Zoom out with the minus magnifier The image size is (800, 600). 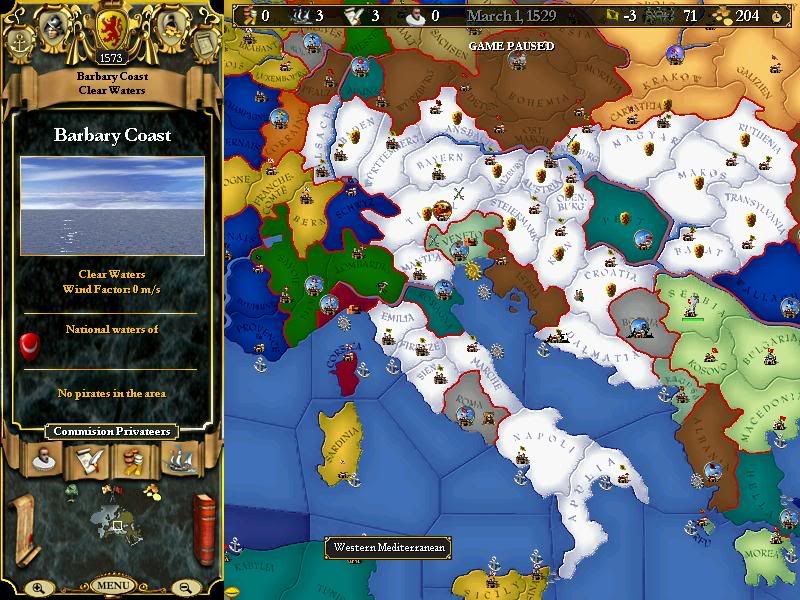(185, 588)
